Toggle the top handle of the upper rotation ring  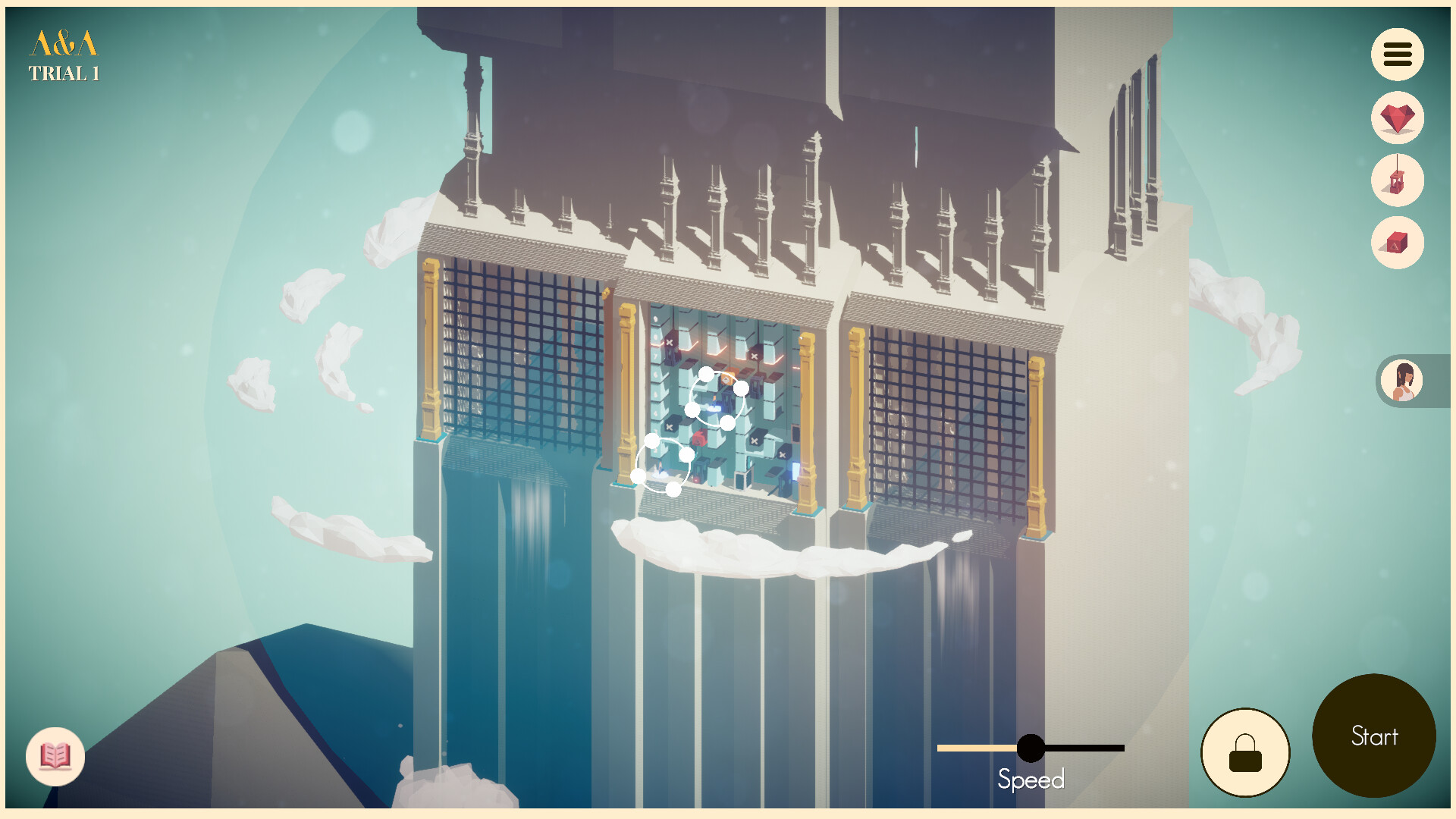707,373
